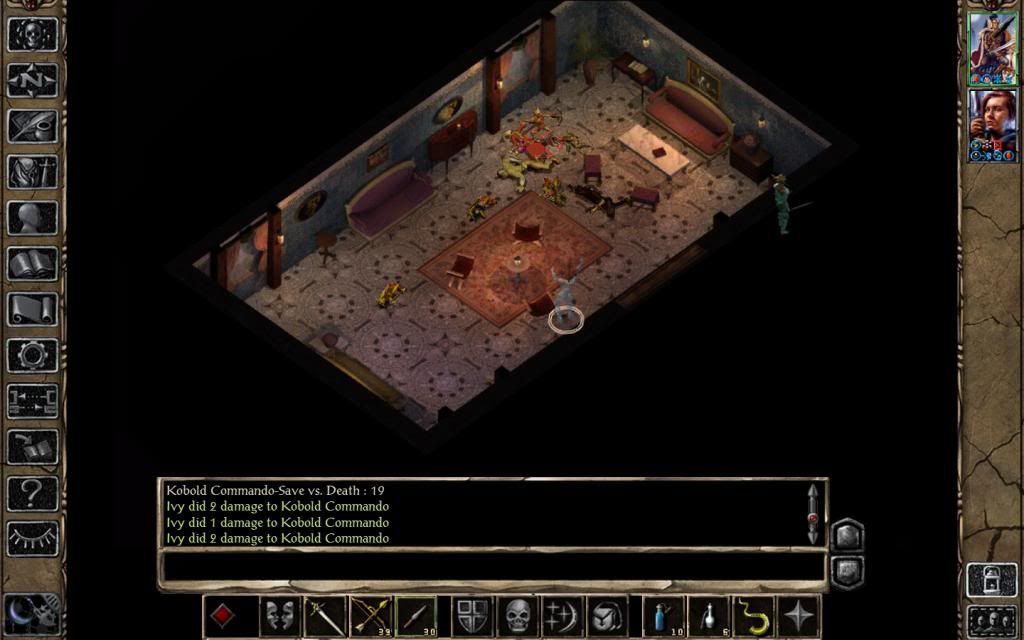1024x640 pixels.
Task: Open the inventory armored figure button
Action: [x=33, y=171]
